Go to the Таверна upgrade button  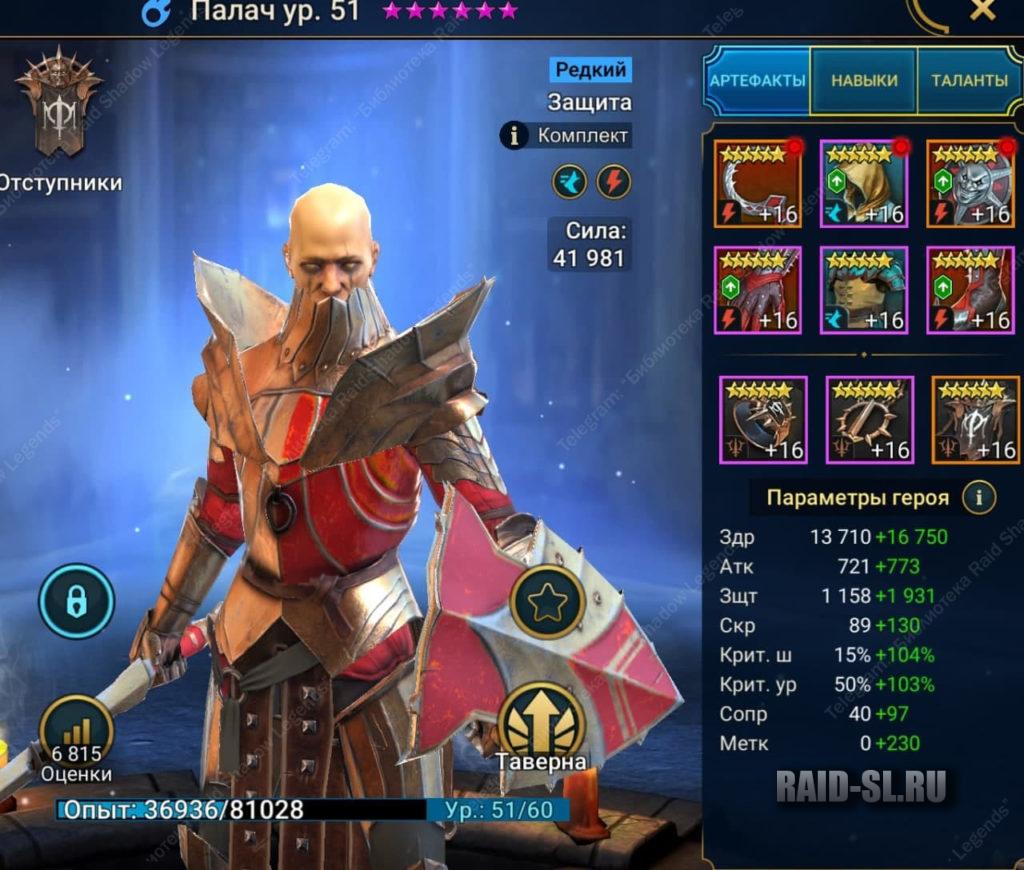[x=540, y=724]
